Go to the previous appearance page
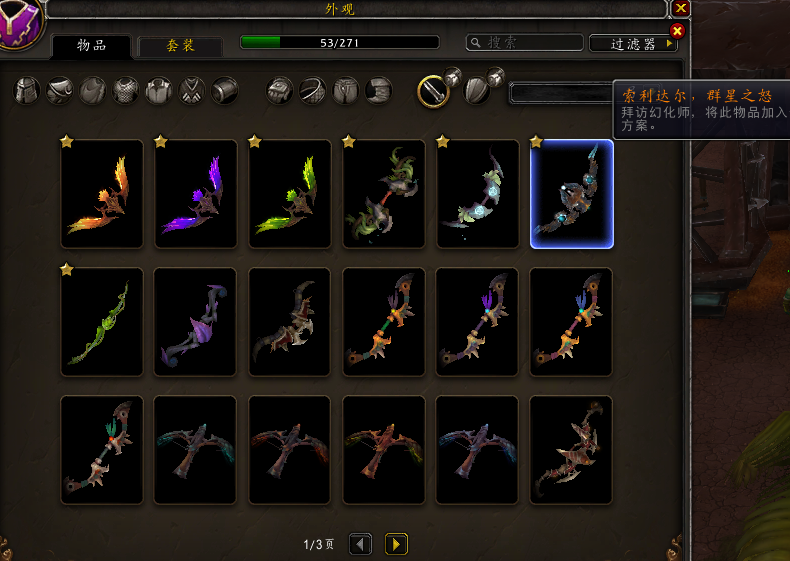Screen dimensions: 790x561 (360, 544)
